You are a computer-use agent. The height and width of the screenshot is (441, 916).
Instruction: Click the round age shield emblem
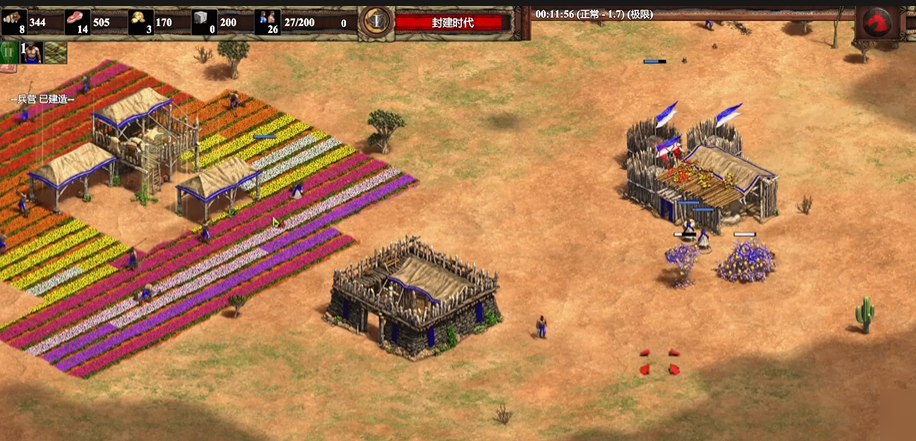pyautogui.click(x=376, y=19)
